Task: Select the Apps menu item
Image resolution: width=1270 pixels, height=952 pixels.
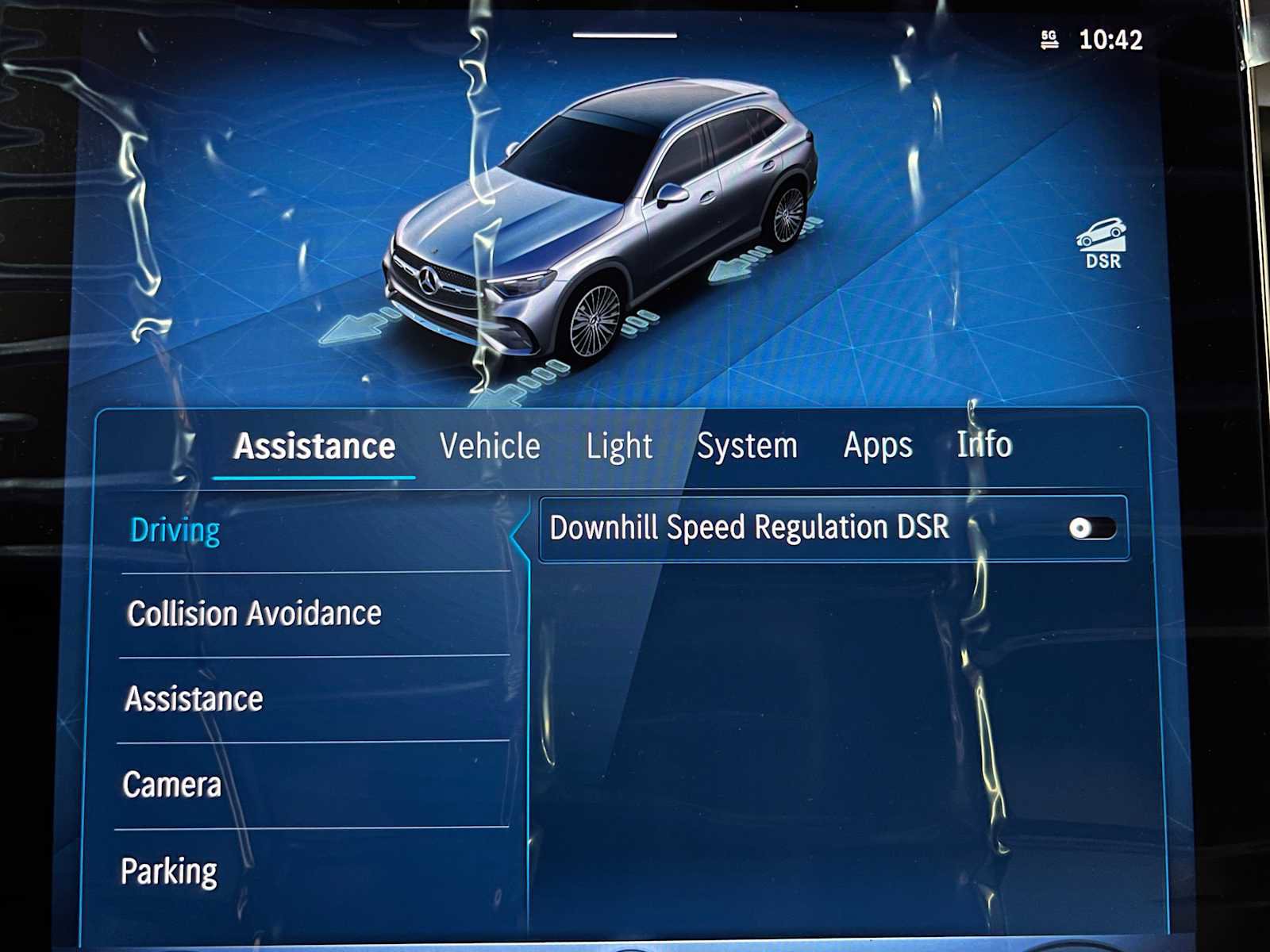Action: [878, 445]
